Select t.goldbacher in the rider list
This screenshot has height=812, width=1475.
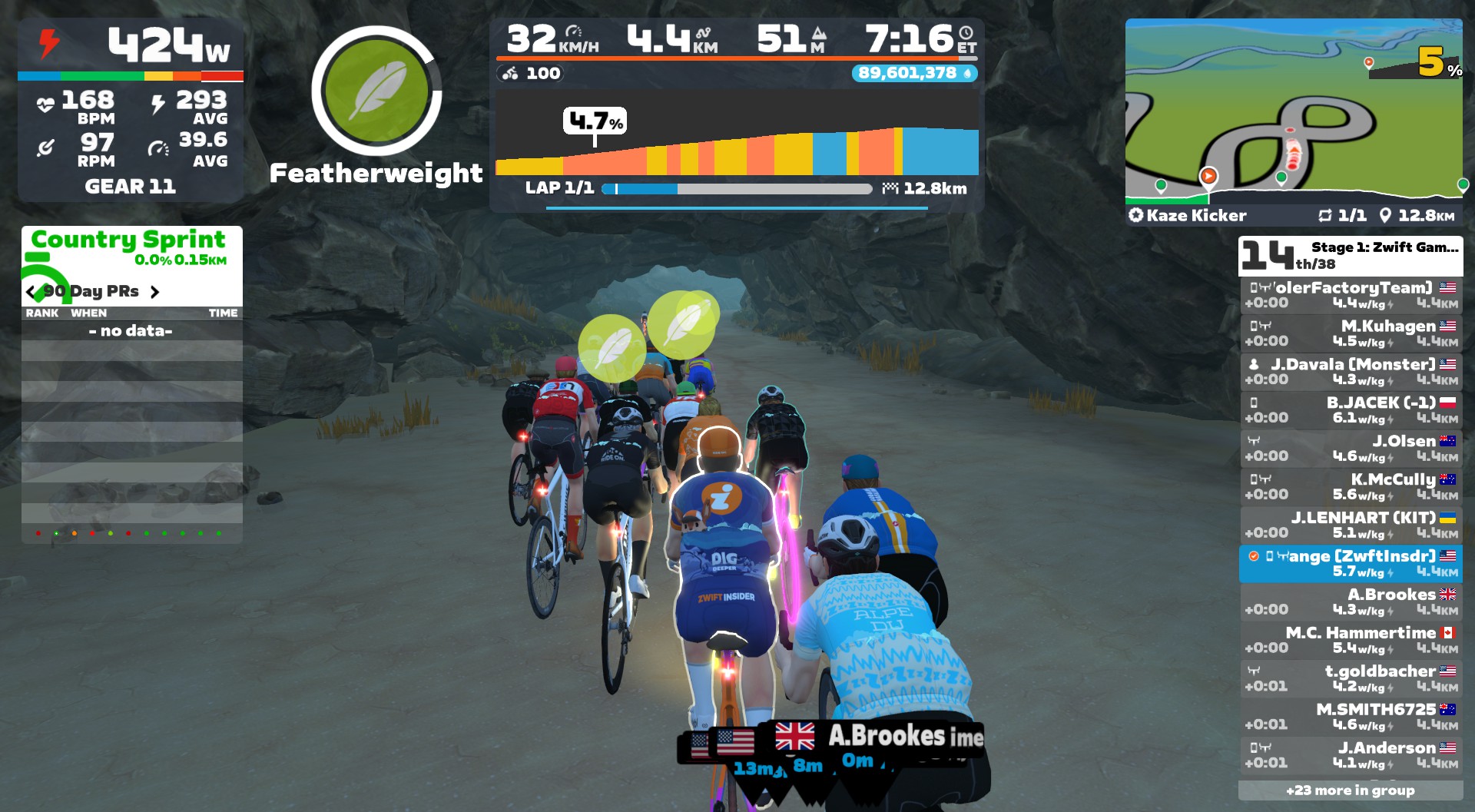pyautogui.click(x=1351, y=679)
